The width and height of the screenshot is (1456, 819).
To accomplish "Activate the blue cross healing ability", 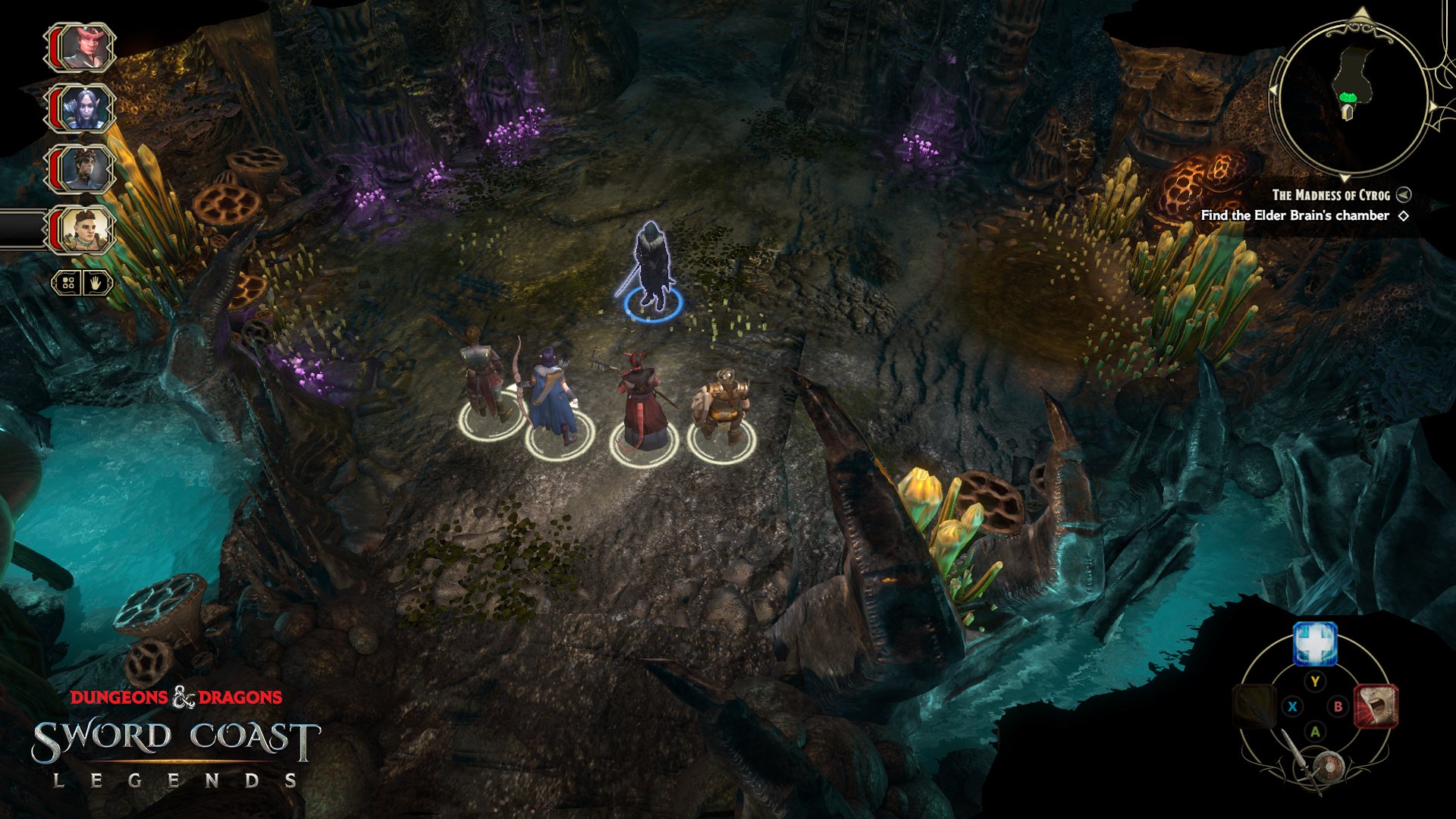I will point(1314,645).
